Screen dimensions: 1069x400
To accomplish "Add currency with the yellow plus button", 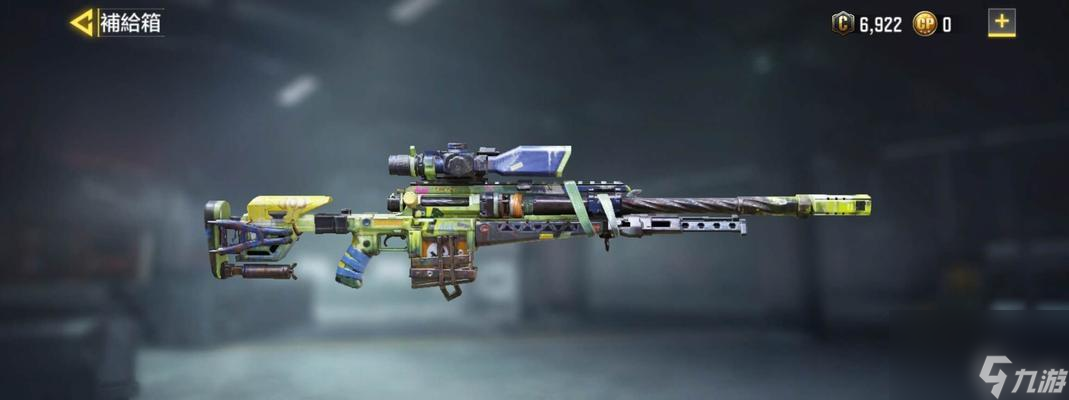I will [1001, 22].
